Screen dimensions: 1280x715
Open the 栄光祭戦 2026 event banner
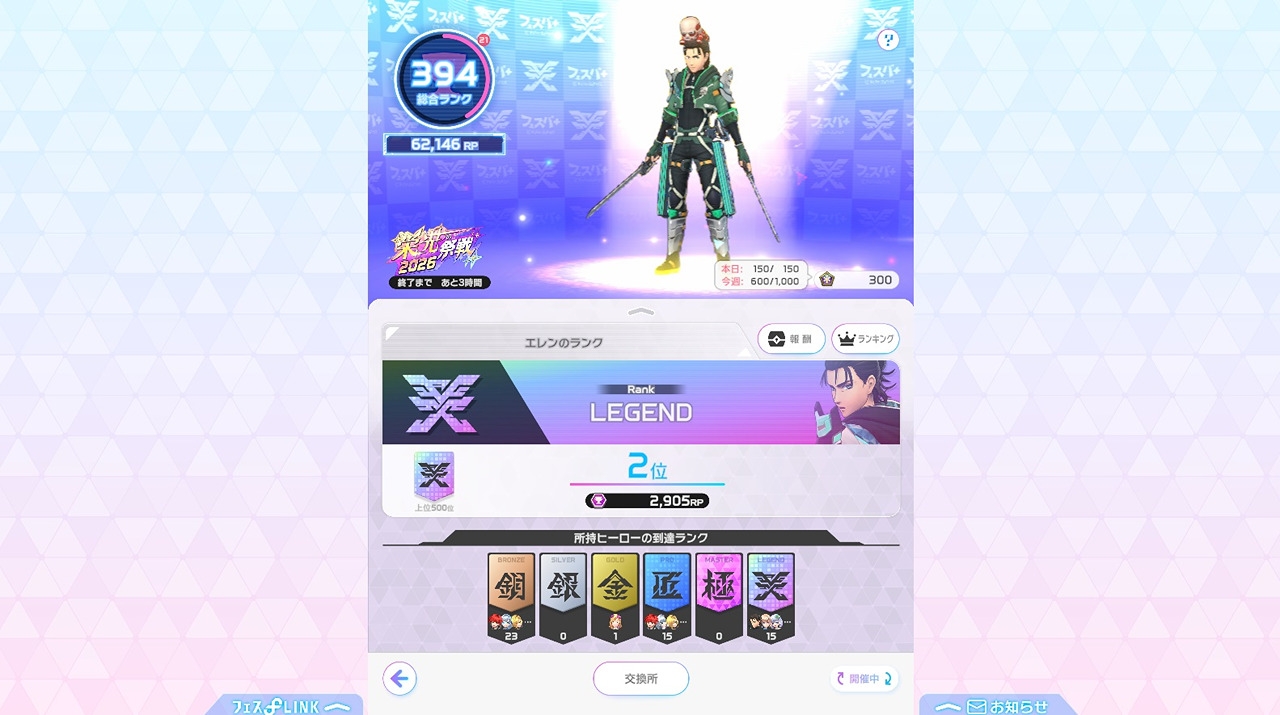click(x=437, y=258)
